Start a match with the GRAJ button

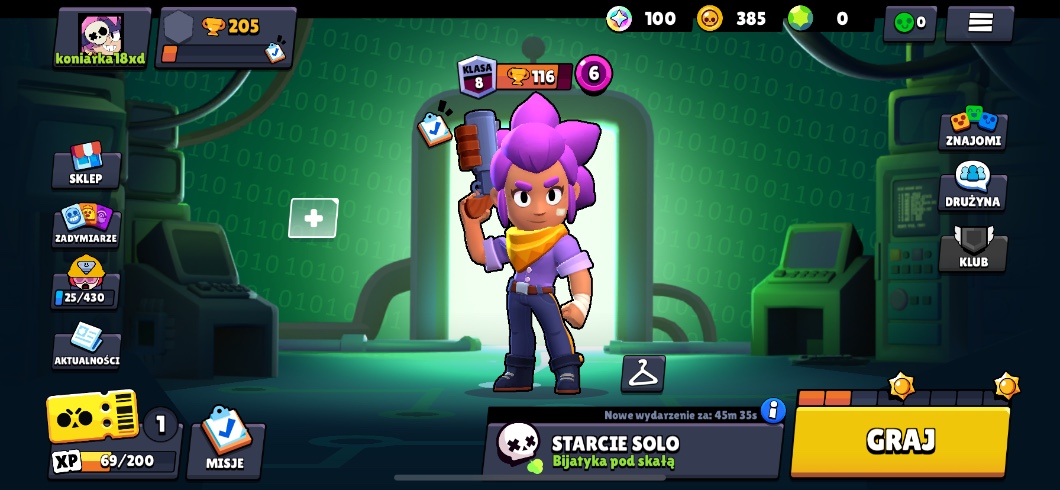900,440
